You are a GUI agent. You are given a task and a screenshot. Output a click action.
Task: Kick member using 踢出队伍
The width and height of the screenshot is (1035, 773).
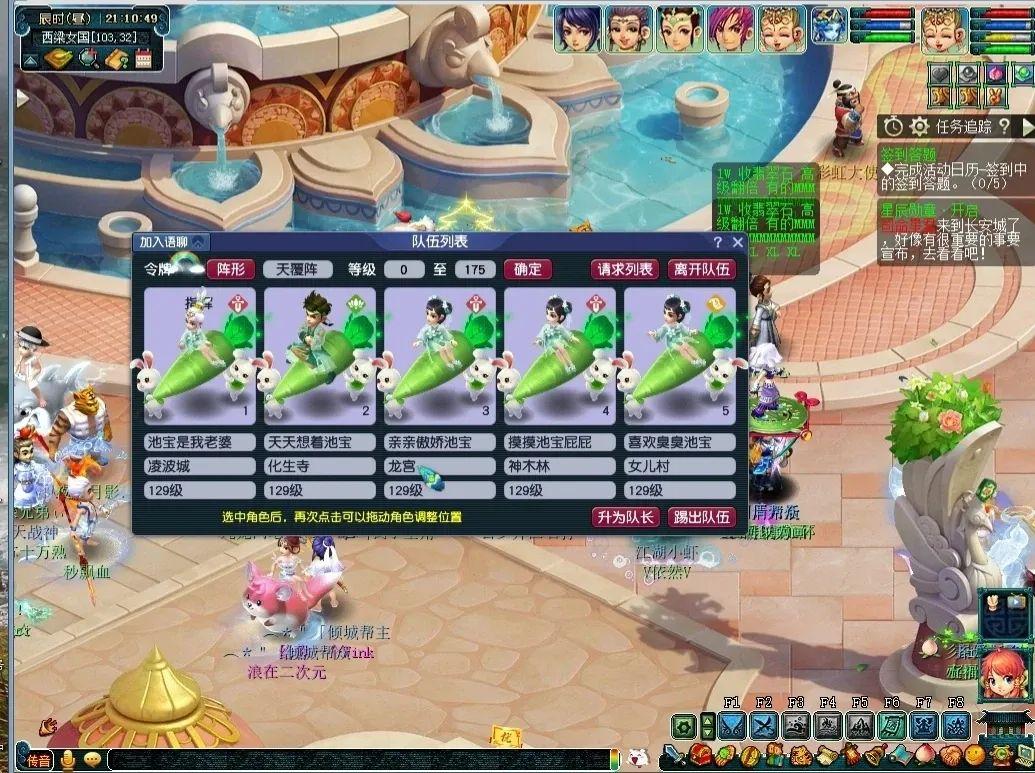(x=701, y=517)
